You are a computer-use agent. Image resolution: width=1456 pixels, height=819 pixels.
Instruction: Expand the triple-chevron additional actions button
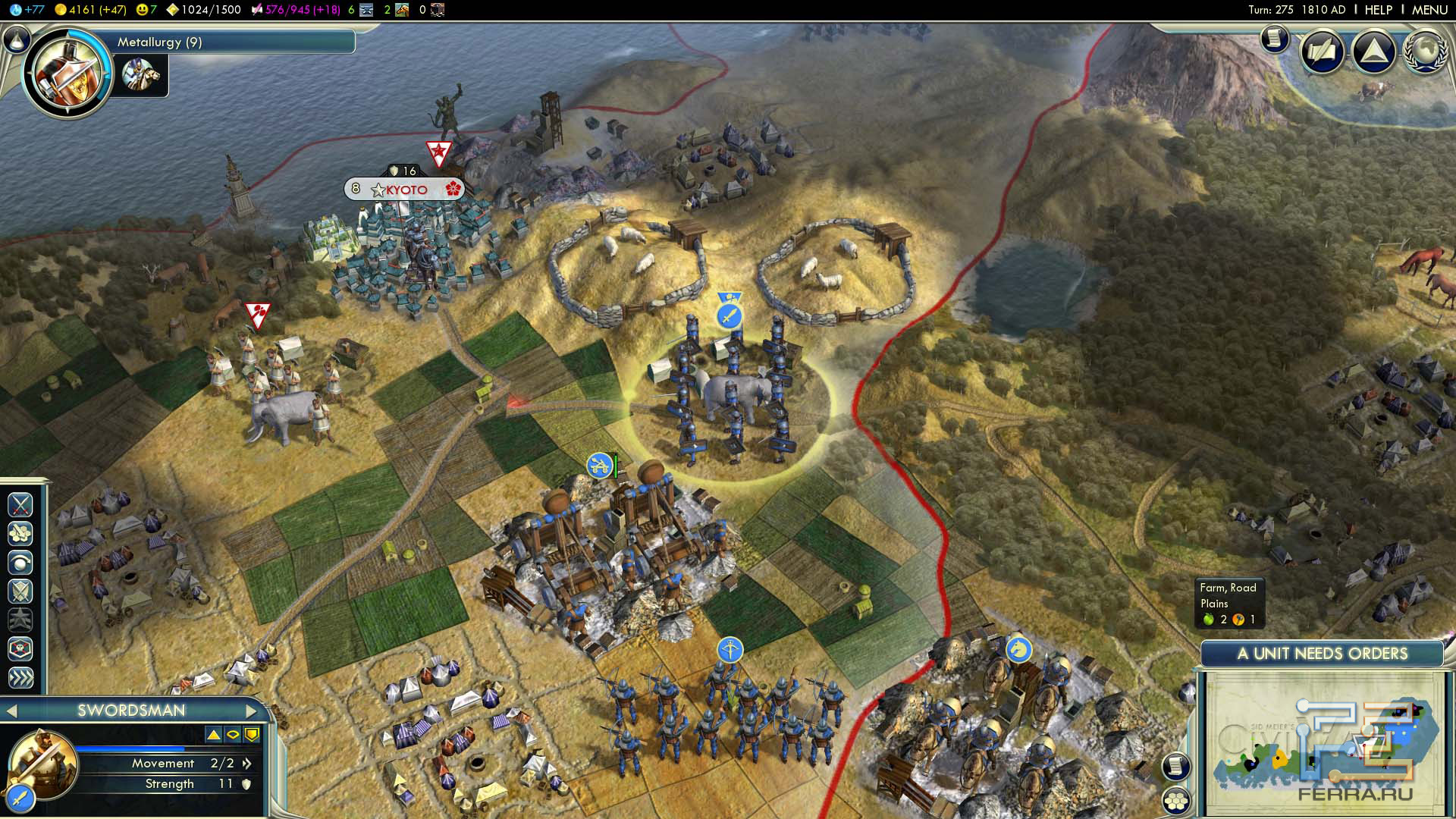(x=20, y=677)
